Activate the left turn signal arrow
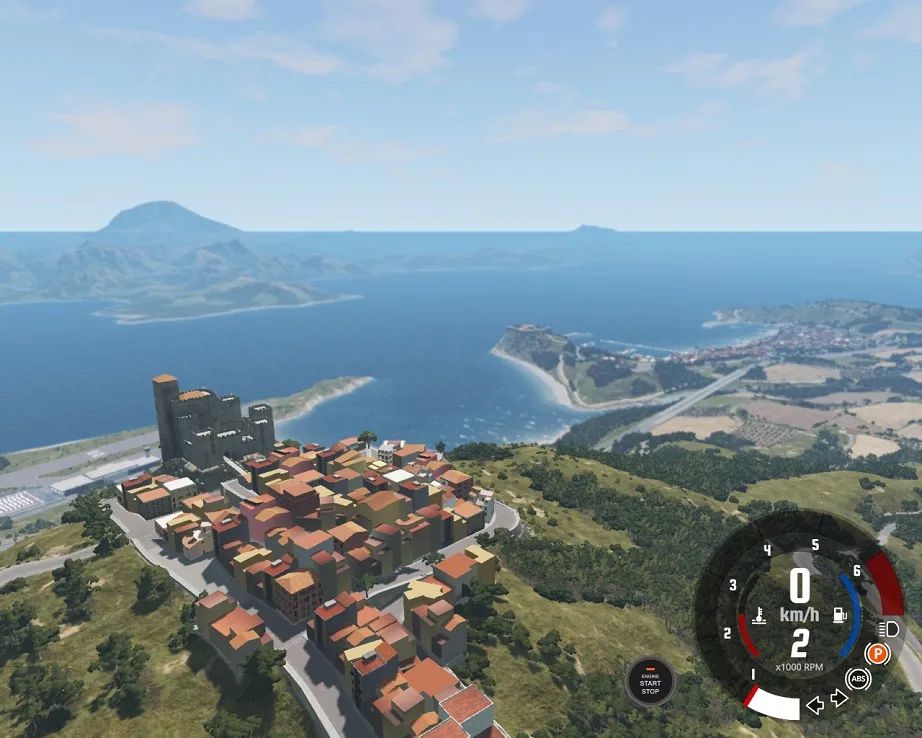Screen dimensions: 922x738 point(815,705)
